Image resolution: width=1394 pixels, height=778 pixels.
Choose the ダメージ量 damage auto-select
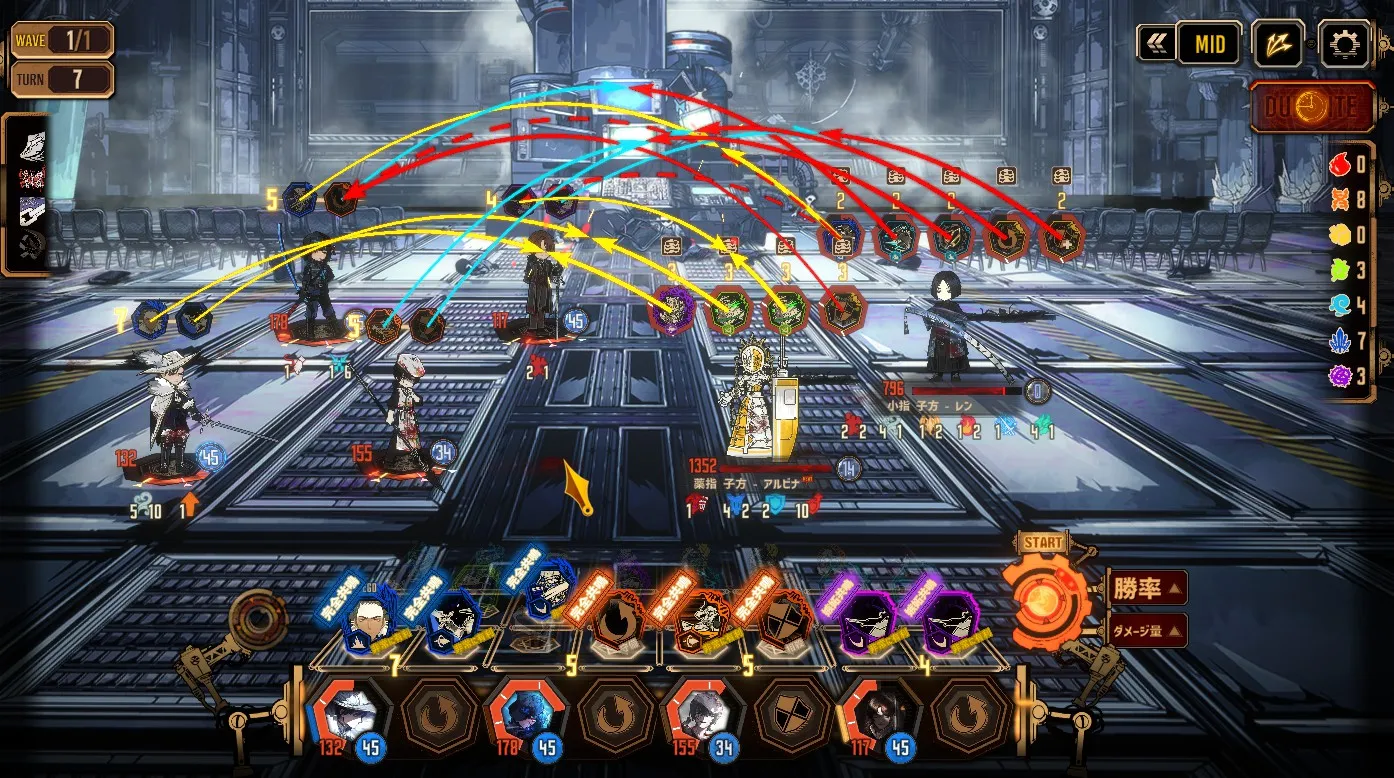(1147, 630)
